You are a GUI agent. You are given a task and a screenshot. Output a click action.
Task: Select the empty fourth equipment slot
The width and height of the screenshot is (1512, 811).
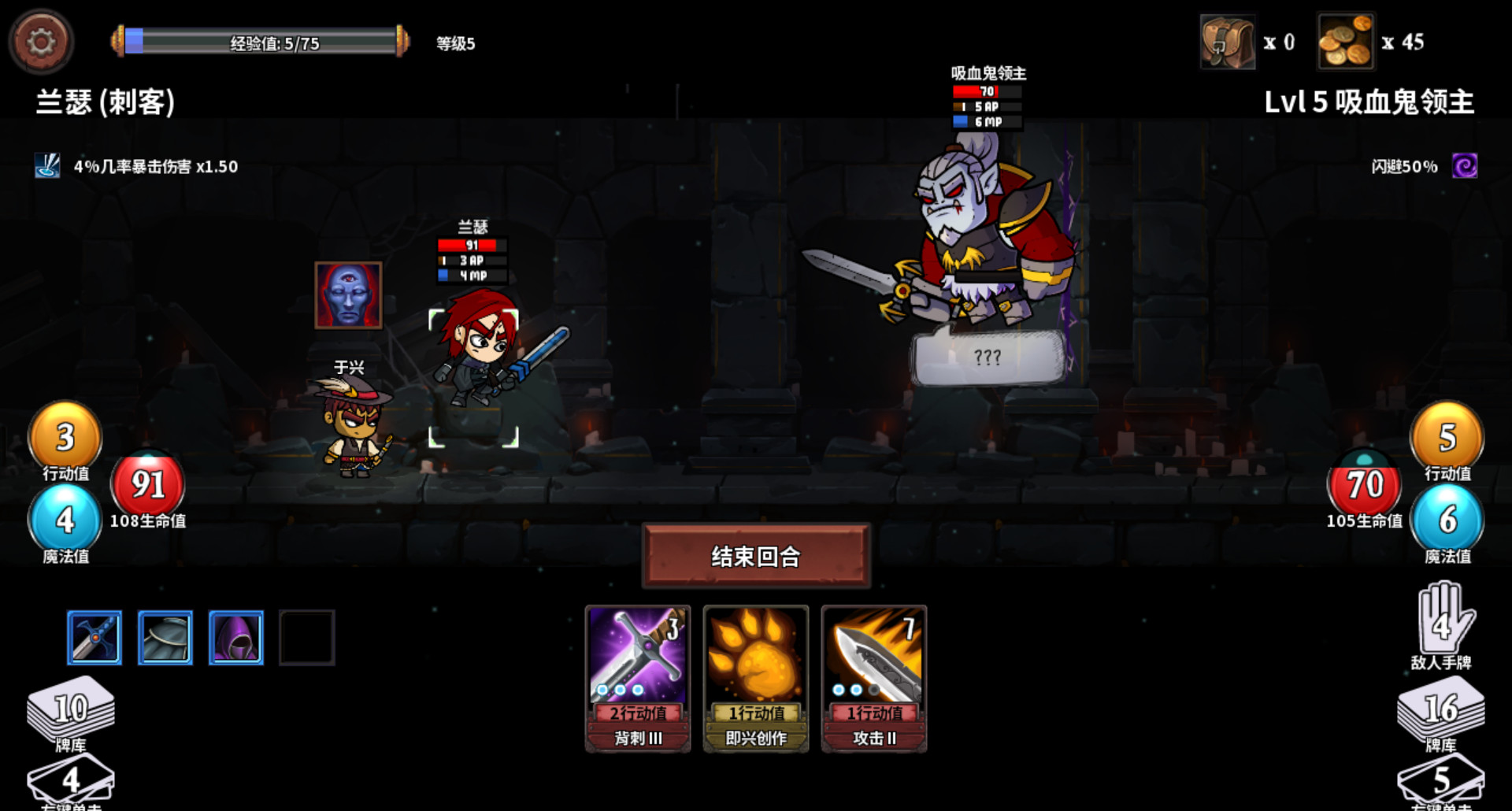click(x=306, y=637)
